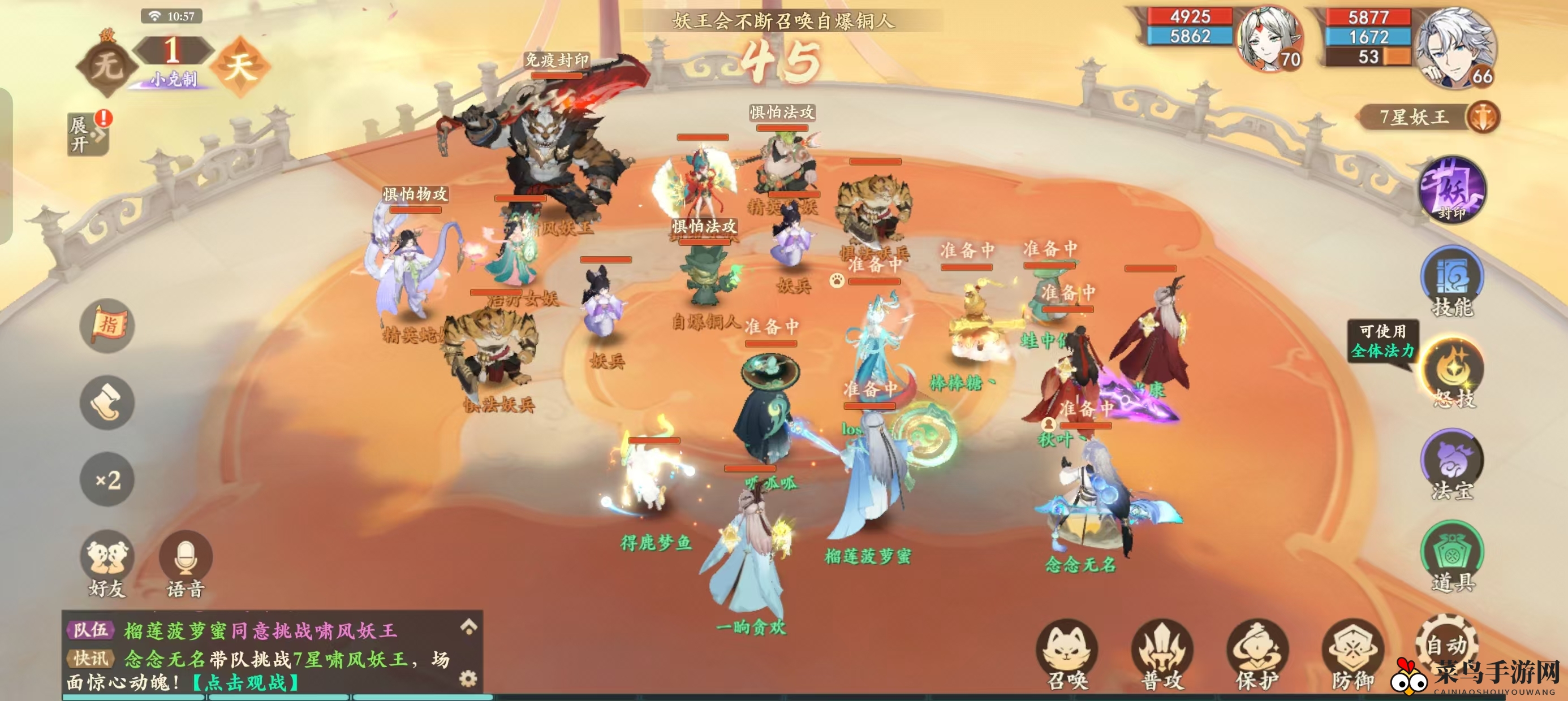Screen dimensions: 1568x701
Task: Expand the chat log upward arrow
Action: pyautogui.click(x=468, y=627)
